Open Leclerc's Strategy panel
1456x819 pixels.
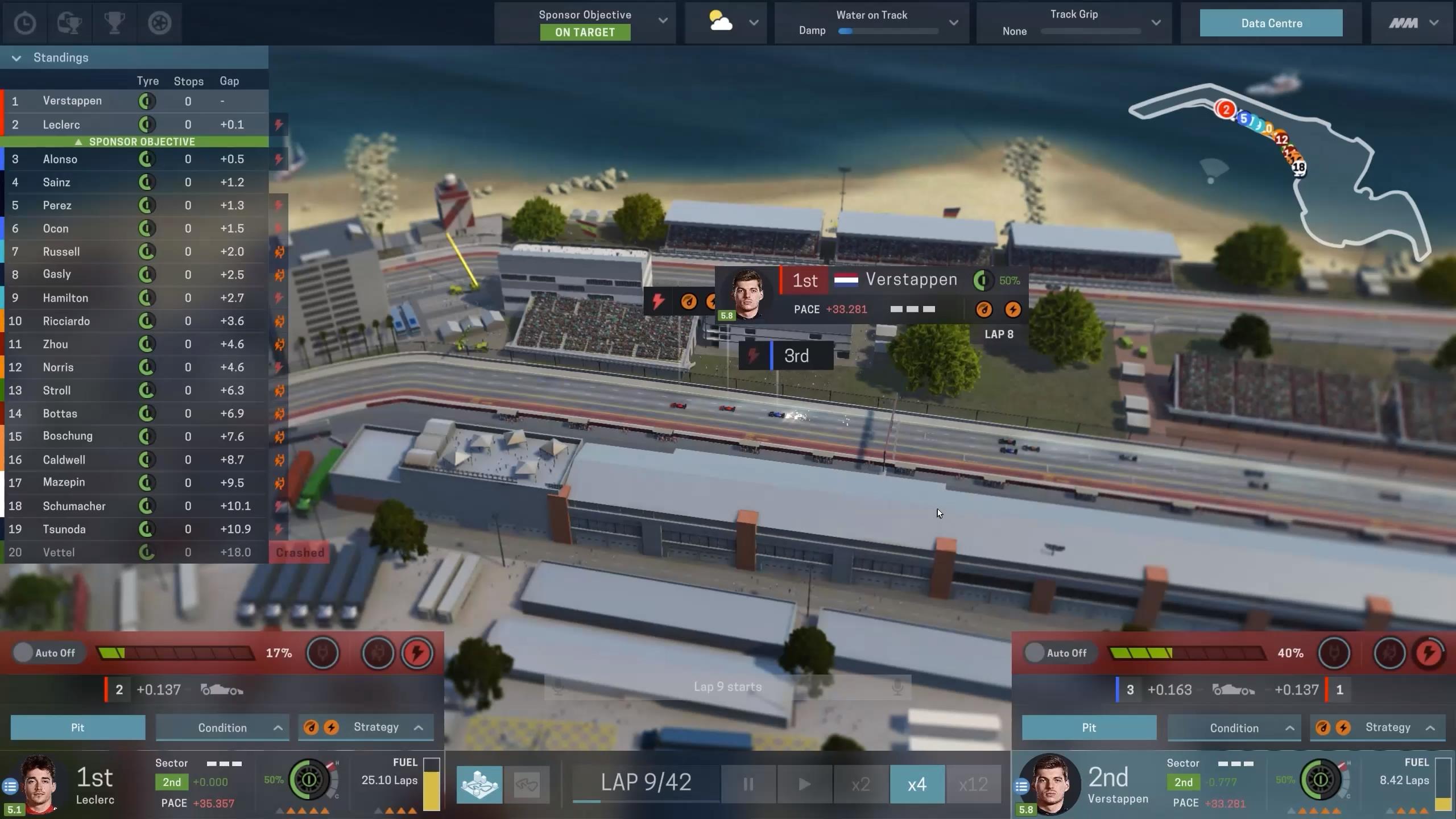tap(375, 727)
